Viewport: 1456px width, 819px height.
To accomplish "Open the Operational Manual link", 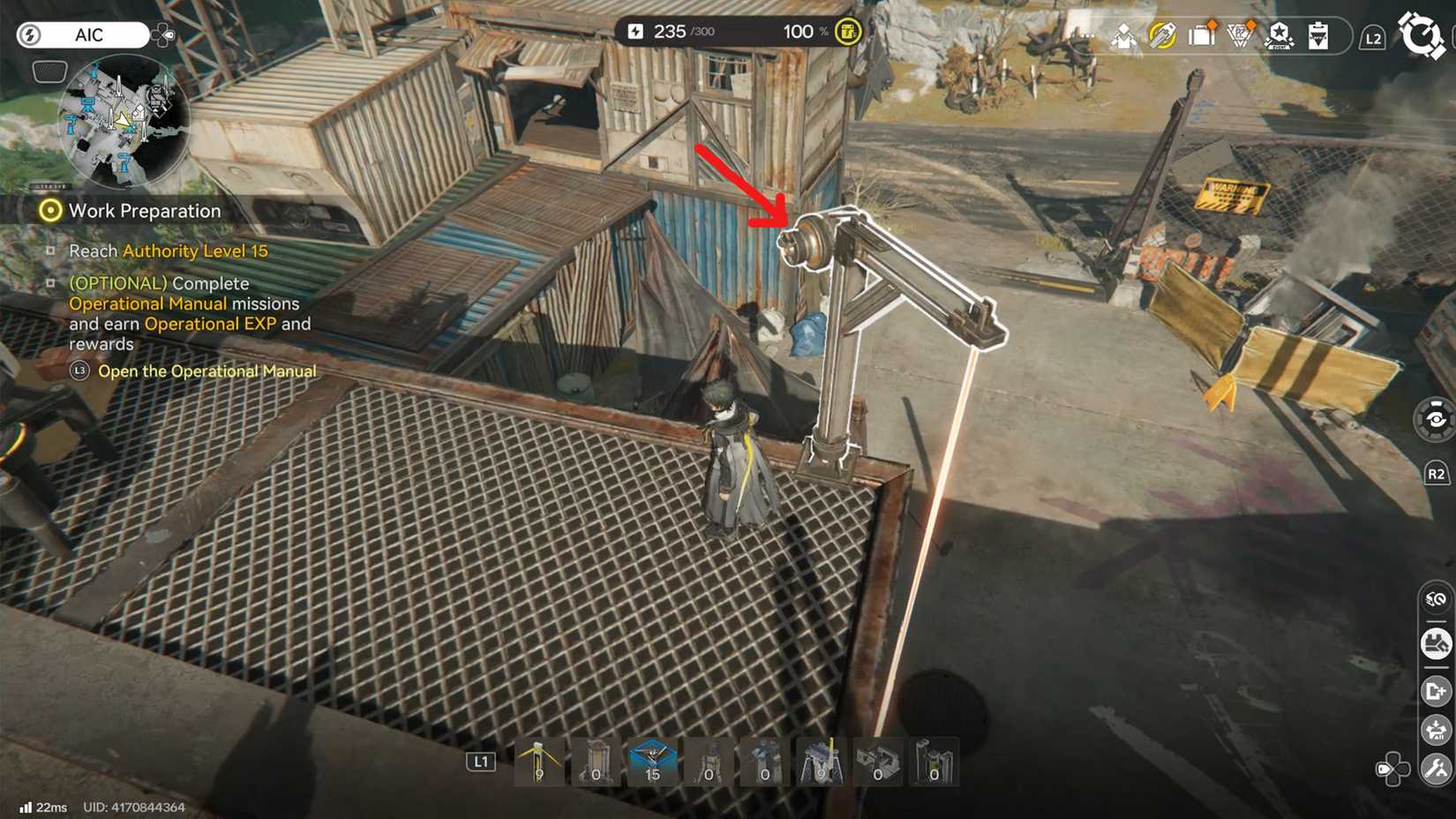I will (x=209, y=371).
